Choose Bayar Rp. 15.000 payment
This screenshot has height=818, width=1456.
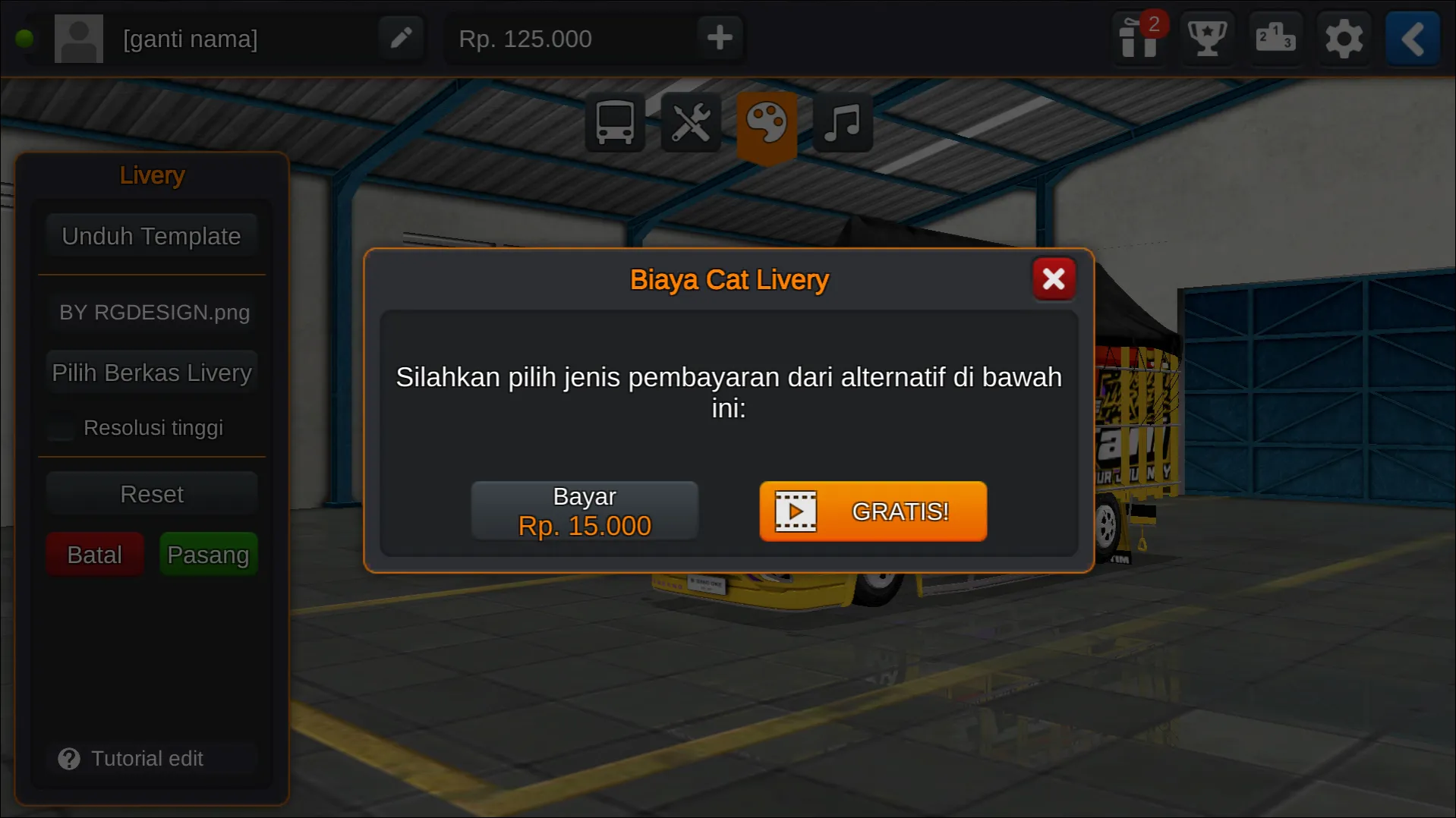585,510
